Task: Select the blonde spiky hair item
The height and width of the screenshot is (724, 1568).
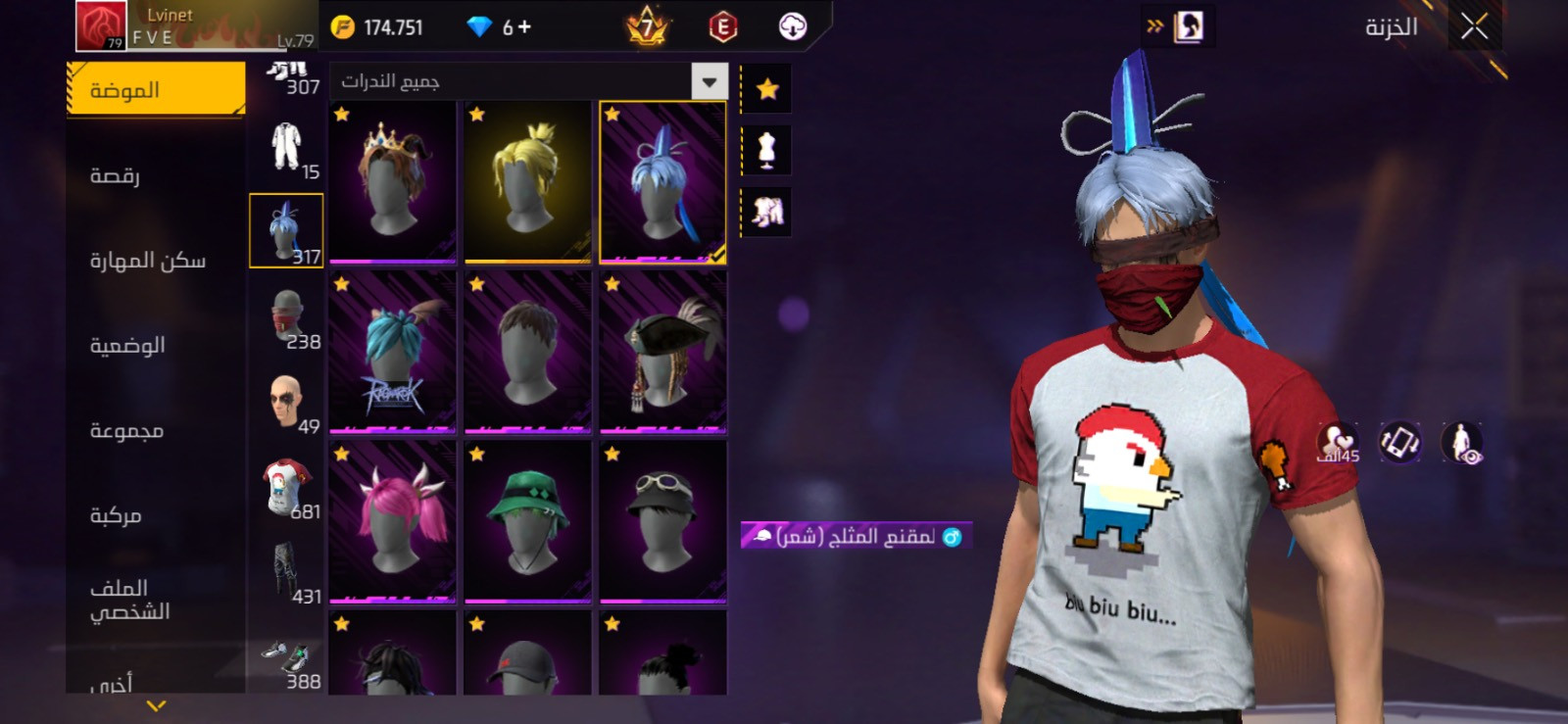Action: point(527,181)
